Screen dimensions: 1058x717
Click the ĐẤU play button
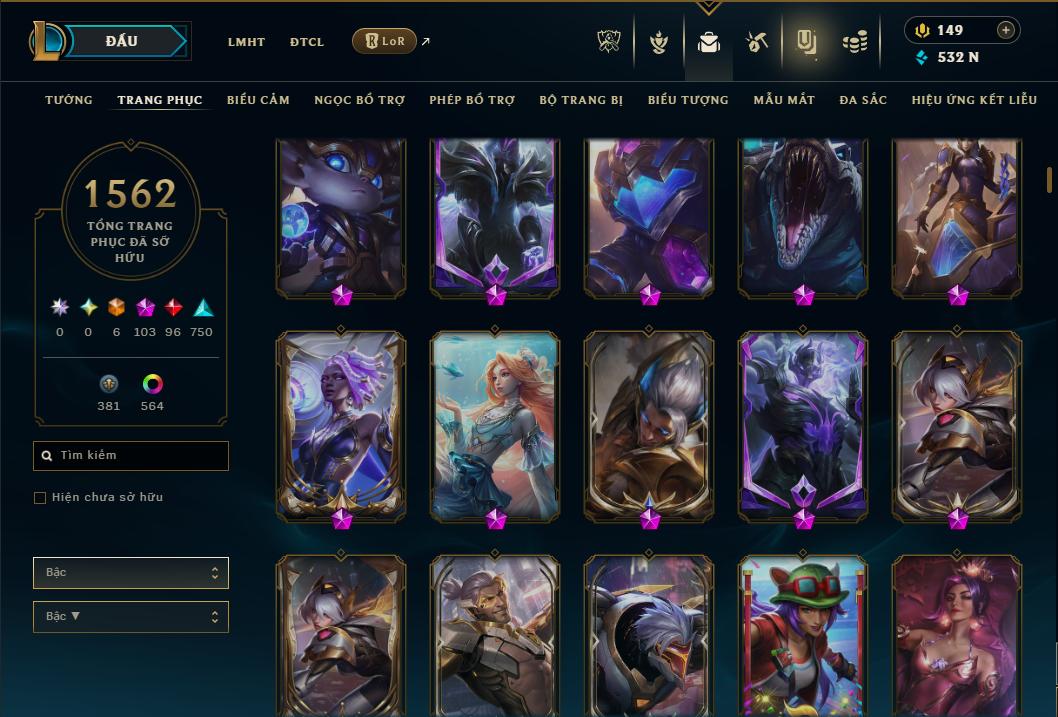point(123,41)
